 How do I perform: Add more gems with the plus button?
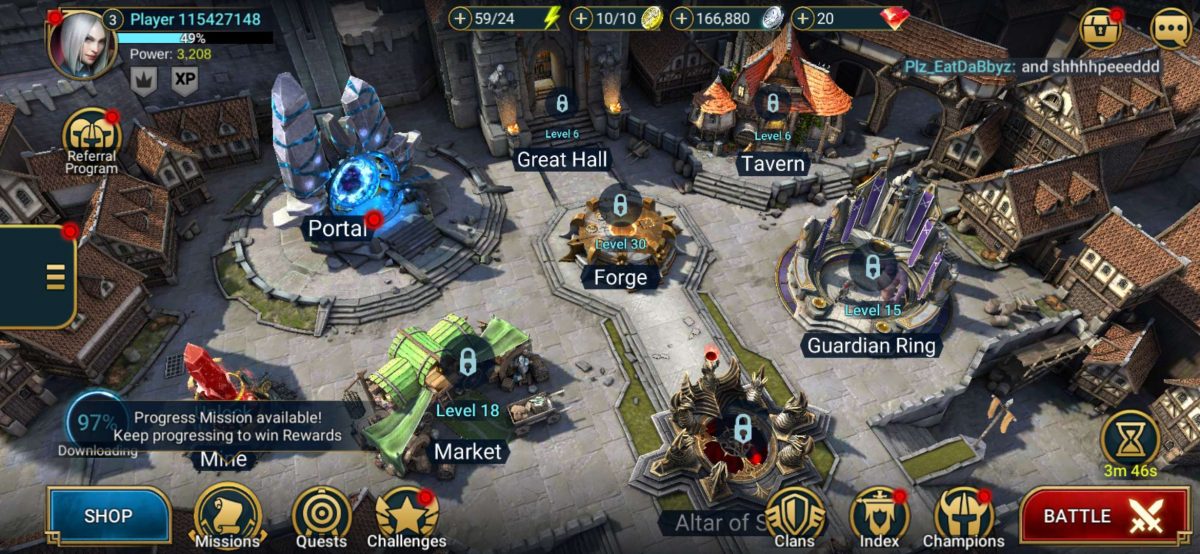[x=802, y=18]
